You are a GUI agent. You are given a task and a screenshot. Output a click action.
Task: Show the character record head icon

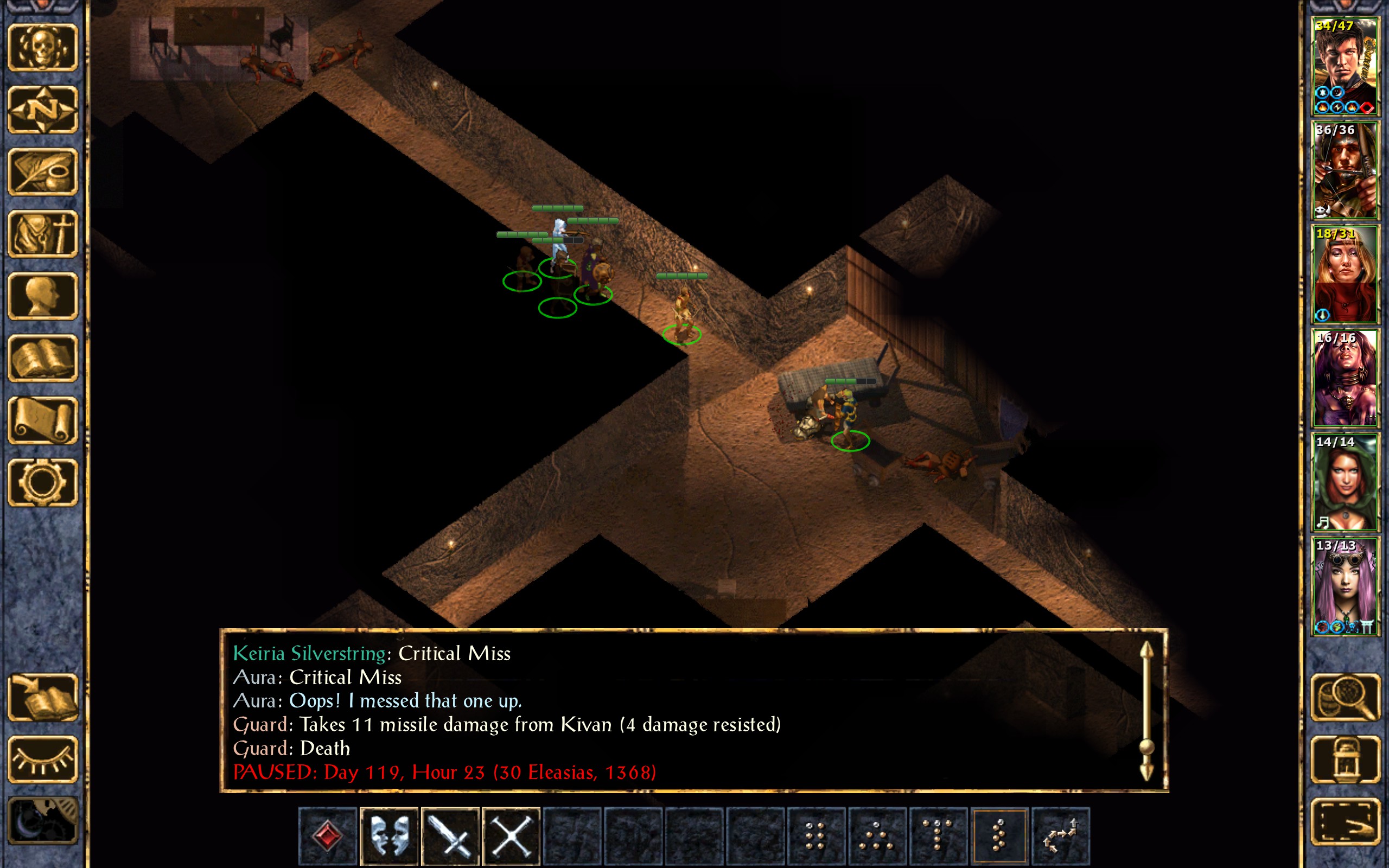[x=42, y=296]
